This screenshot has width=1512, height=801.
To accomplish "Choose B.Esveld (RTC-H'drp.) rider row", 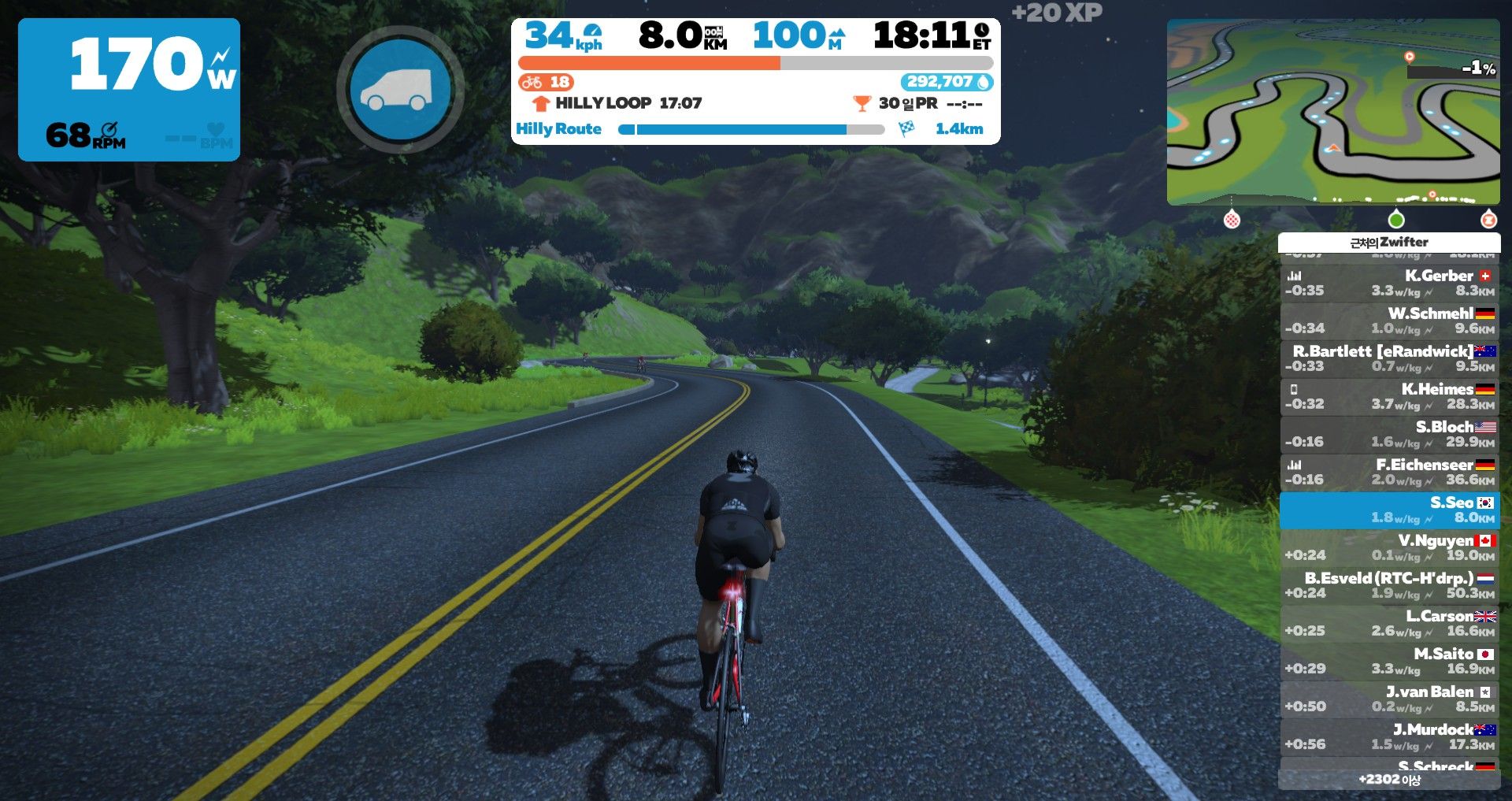I will [1389, 585].
